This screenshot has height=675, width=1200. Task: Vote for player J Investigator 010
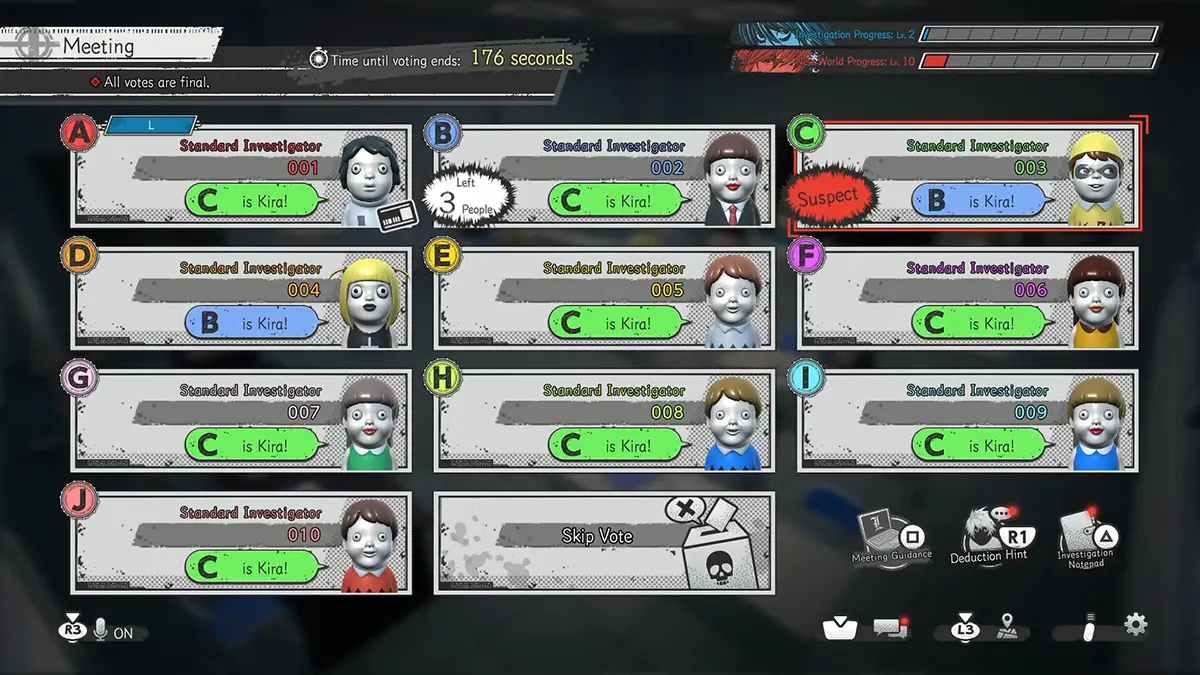pyautogui.click(x=240, y=543)
